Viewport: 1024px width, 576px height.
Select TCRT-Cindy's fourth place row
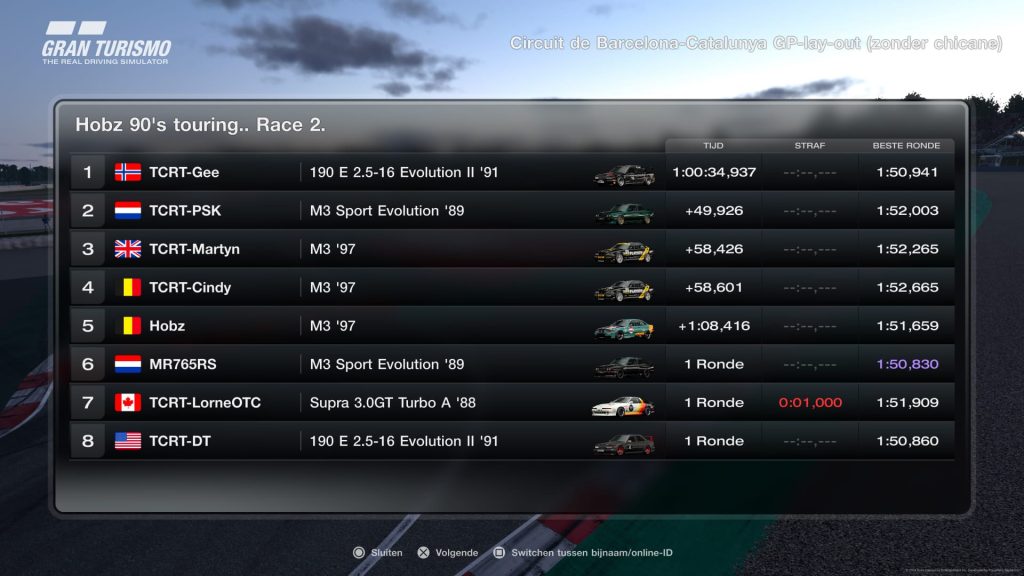pos(510,287)
